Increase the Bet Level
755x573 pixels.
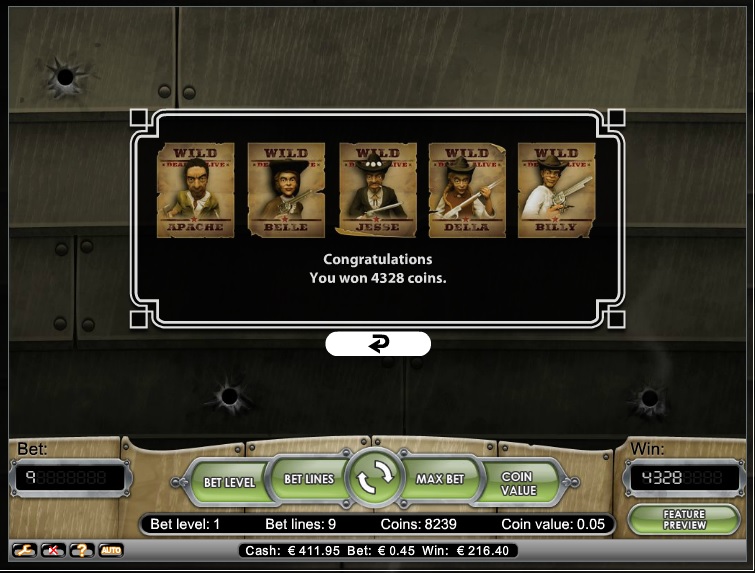229,482
